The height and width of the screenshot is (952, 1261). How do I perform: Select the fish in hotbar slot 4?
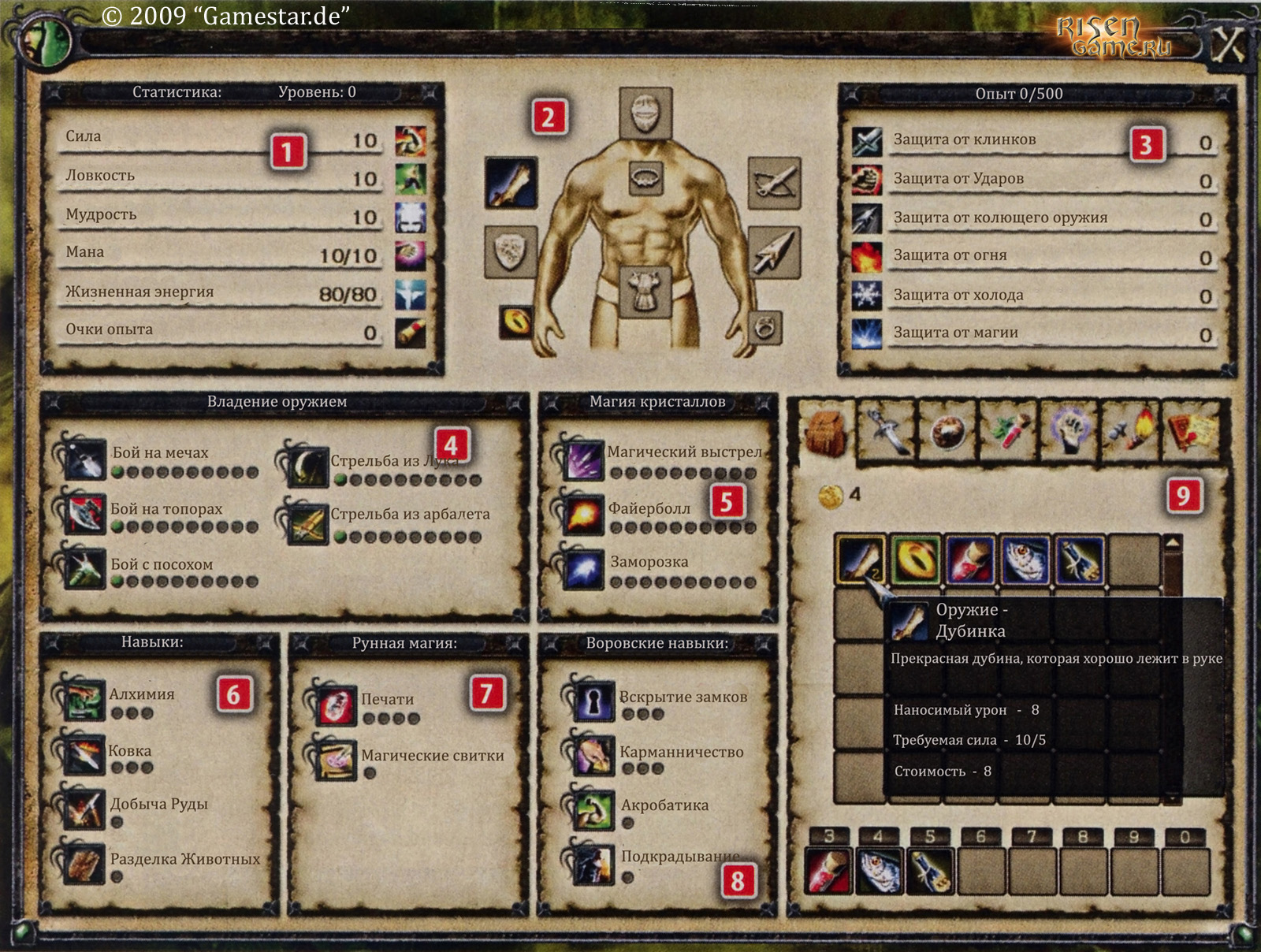(879, 871)
